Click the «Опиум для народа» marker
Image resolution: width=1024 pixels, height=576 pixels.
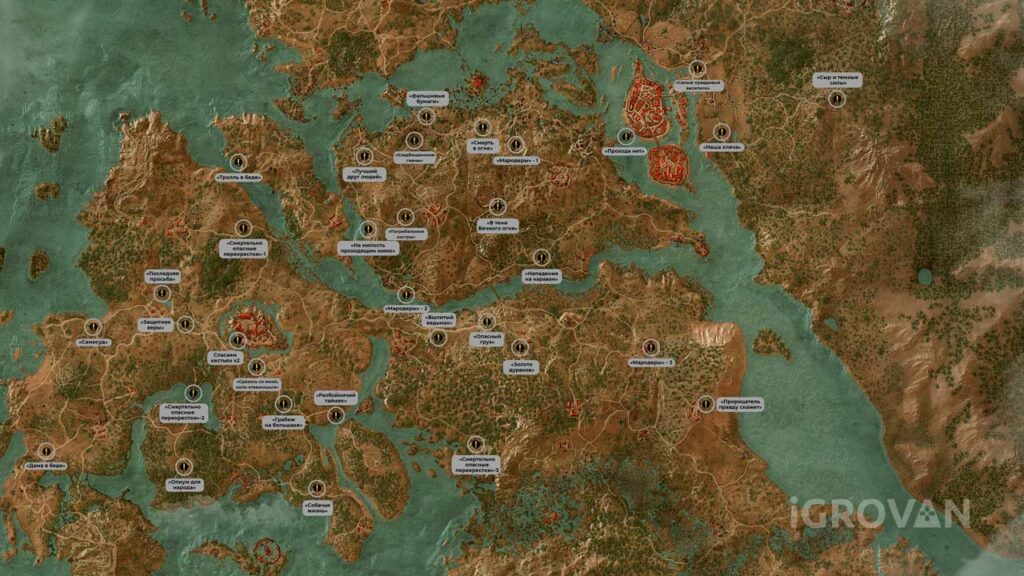click(183, 466)
